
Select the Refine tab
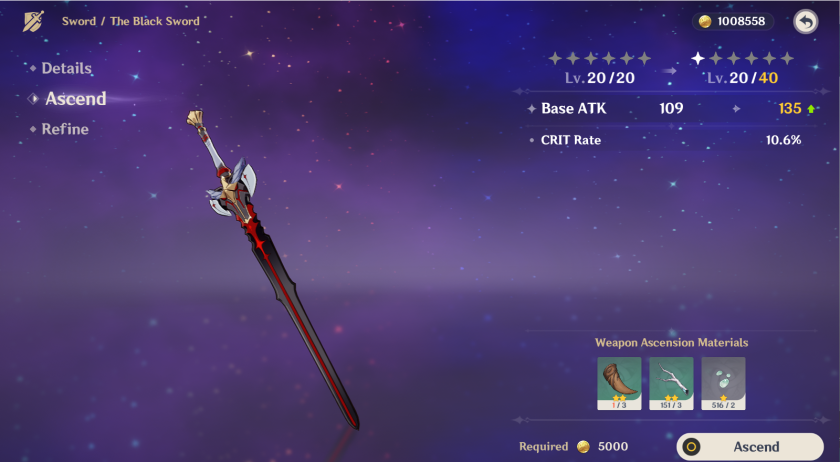[65, 129]
